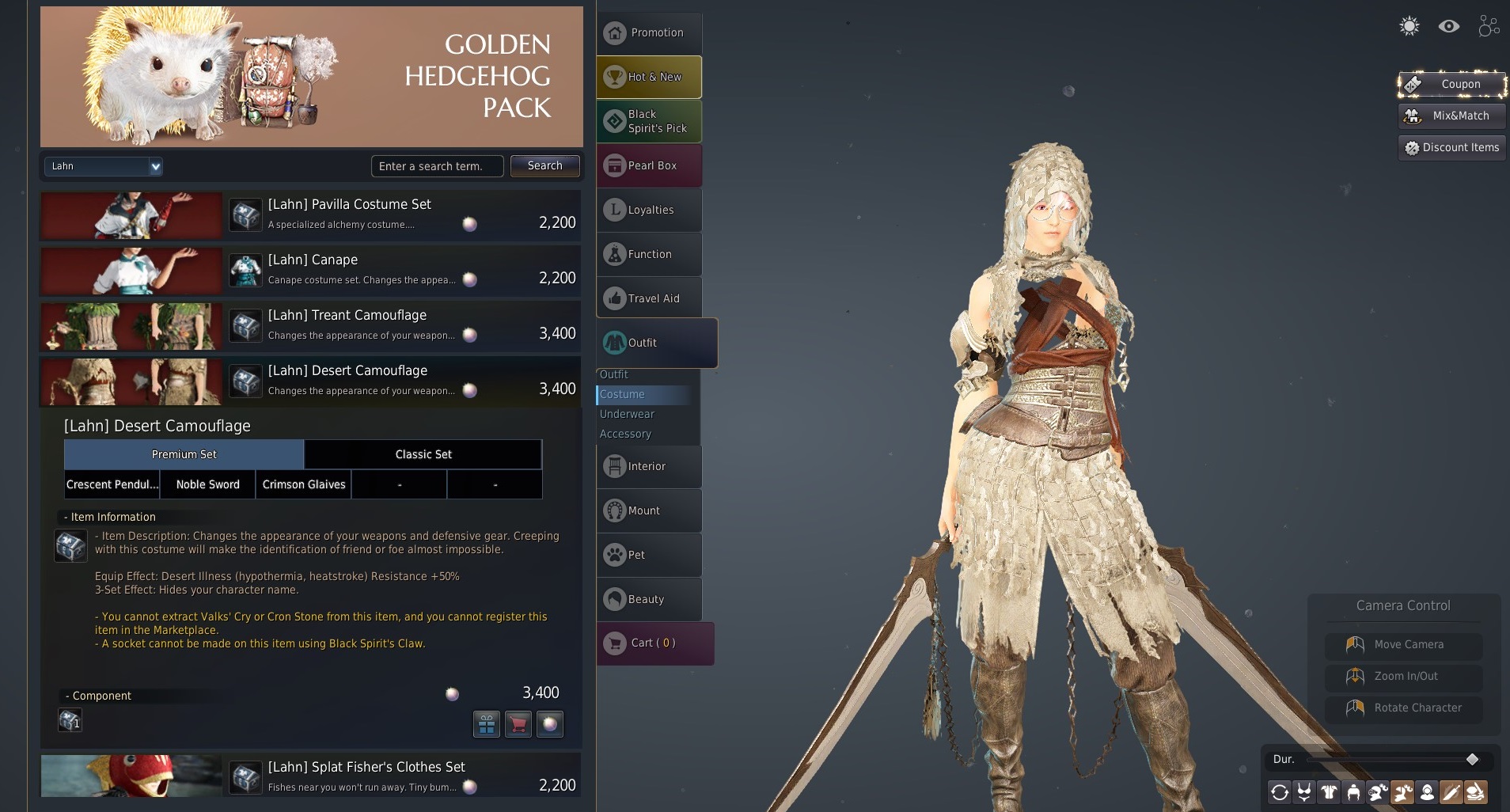The width and height of the screenshot is (1510, 812).
Task: Open the shopping Cart
Action: [x=654, y=643]
